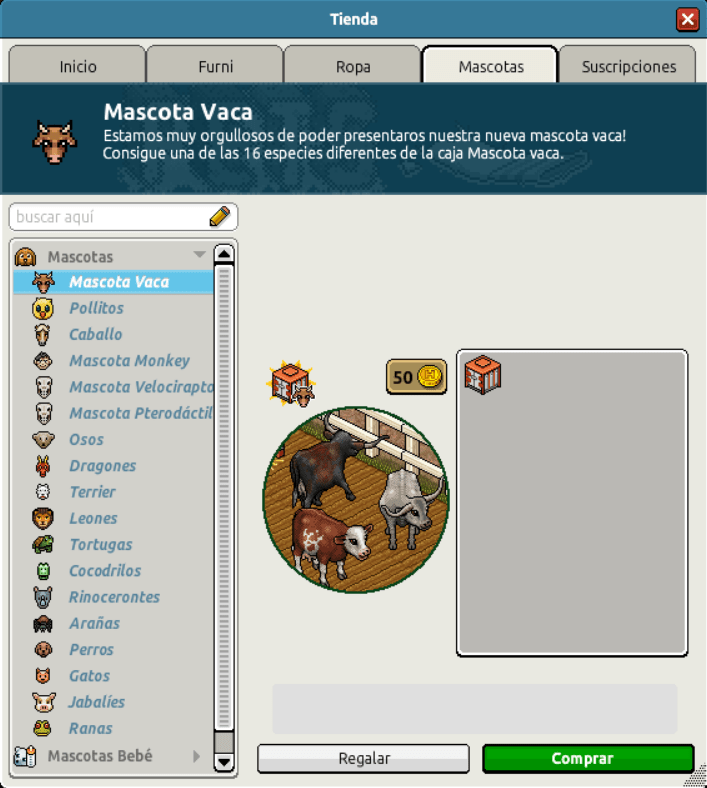Buy the pet with Comprar
This screenshot has width=707, height=788.
(x=587, y=759)
